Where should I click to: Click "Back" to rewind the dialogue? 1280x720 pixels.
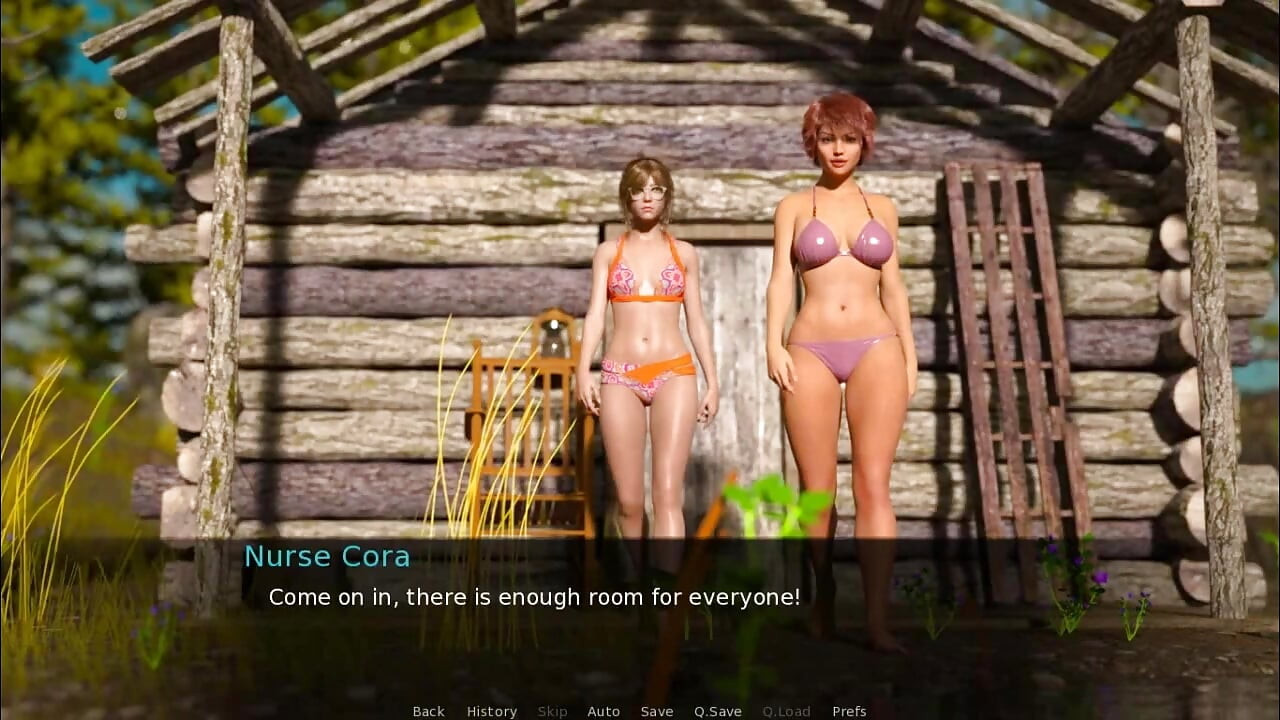point(428,711)
